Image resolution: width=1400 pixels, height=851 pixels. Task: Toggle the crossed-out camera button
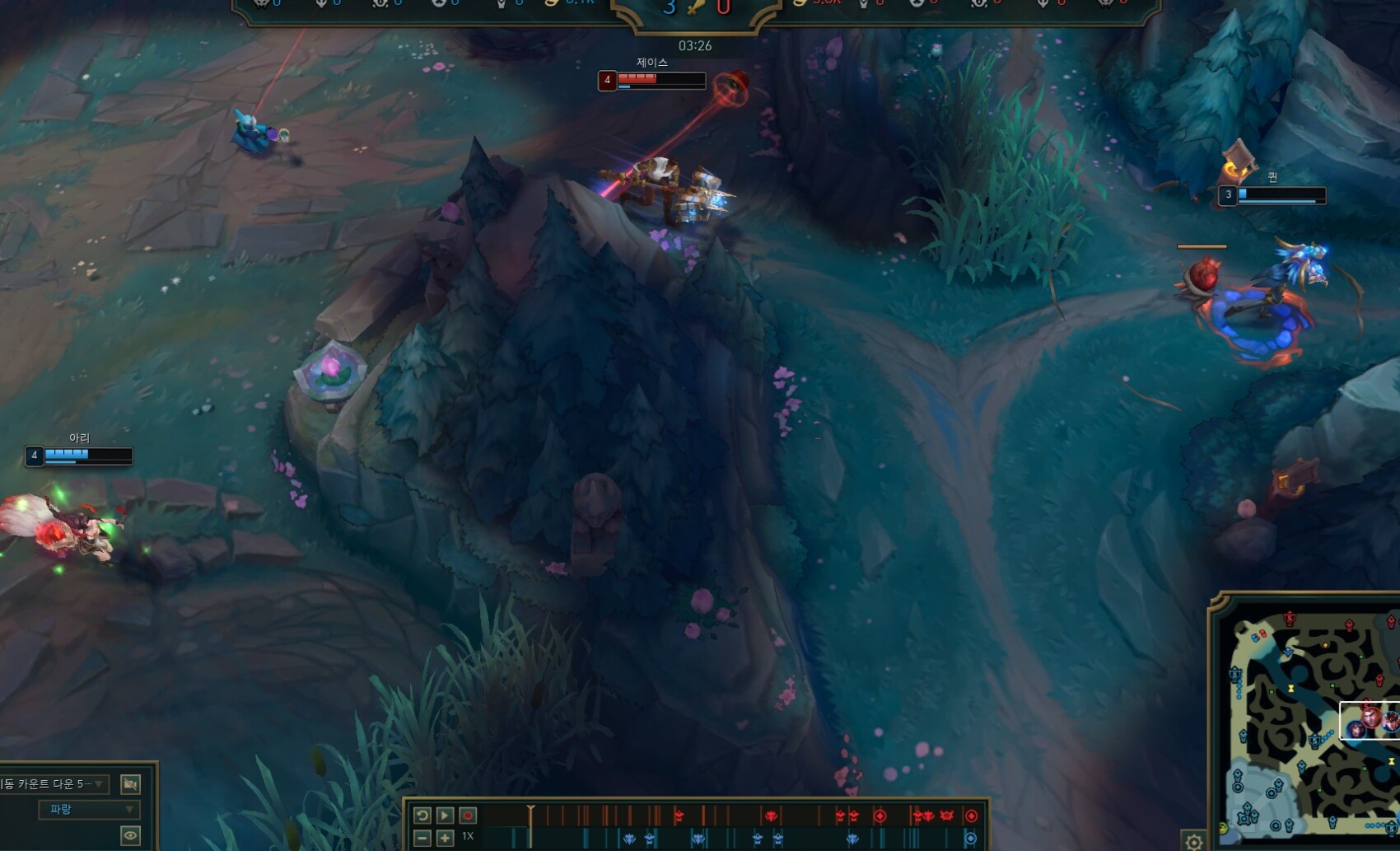point(130,784)
